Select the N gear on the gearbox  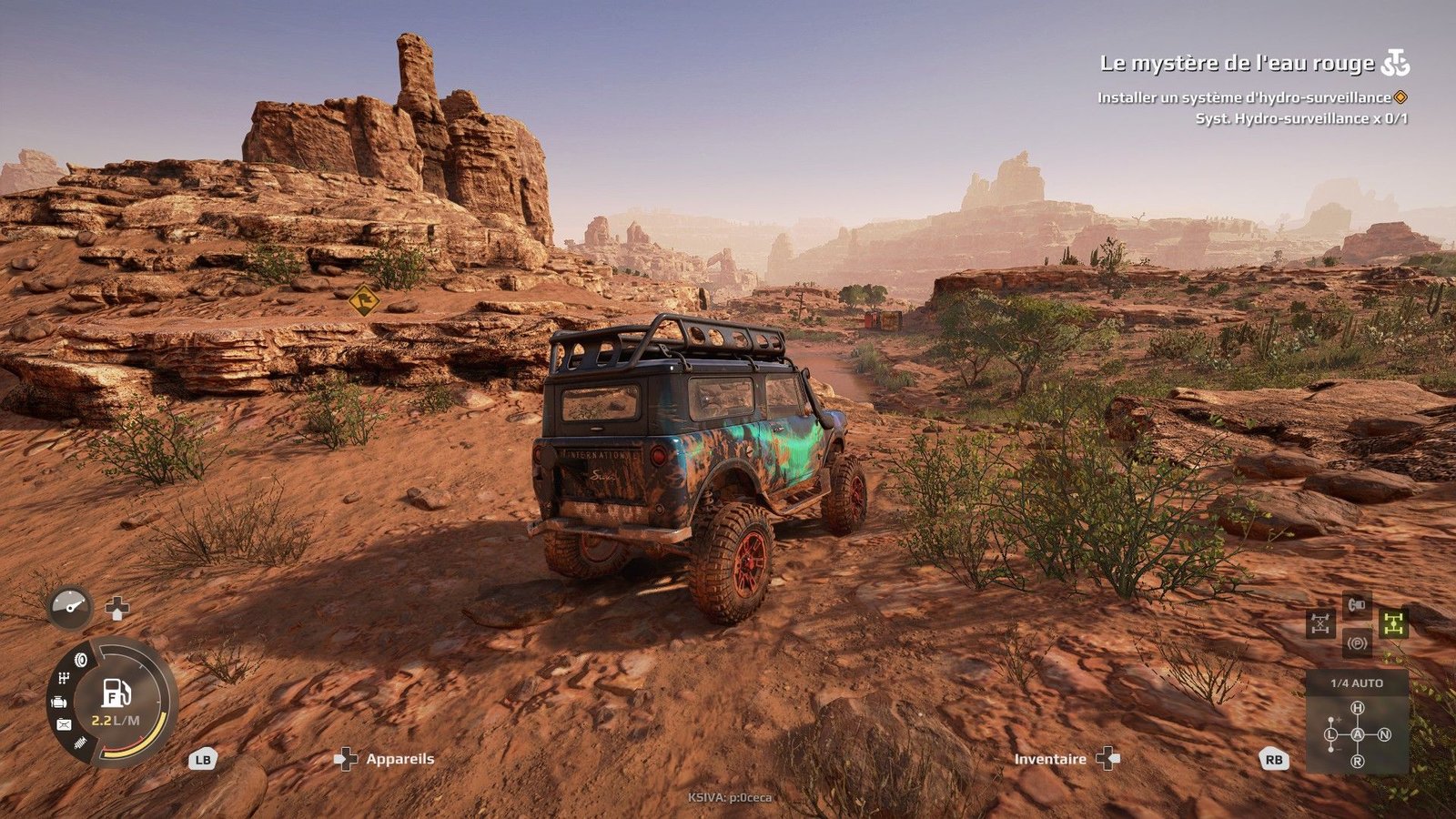point(1384,734)
